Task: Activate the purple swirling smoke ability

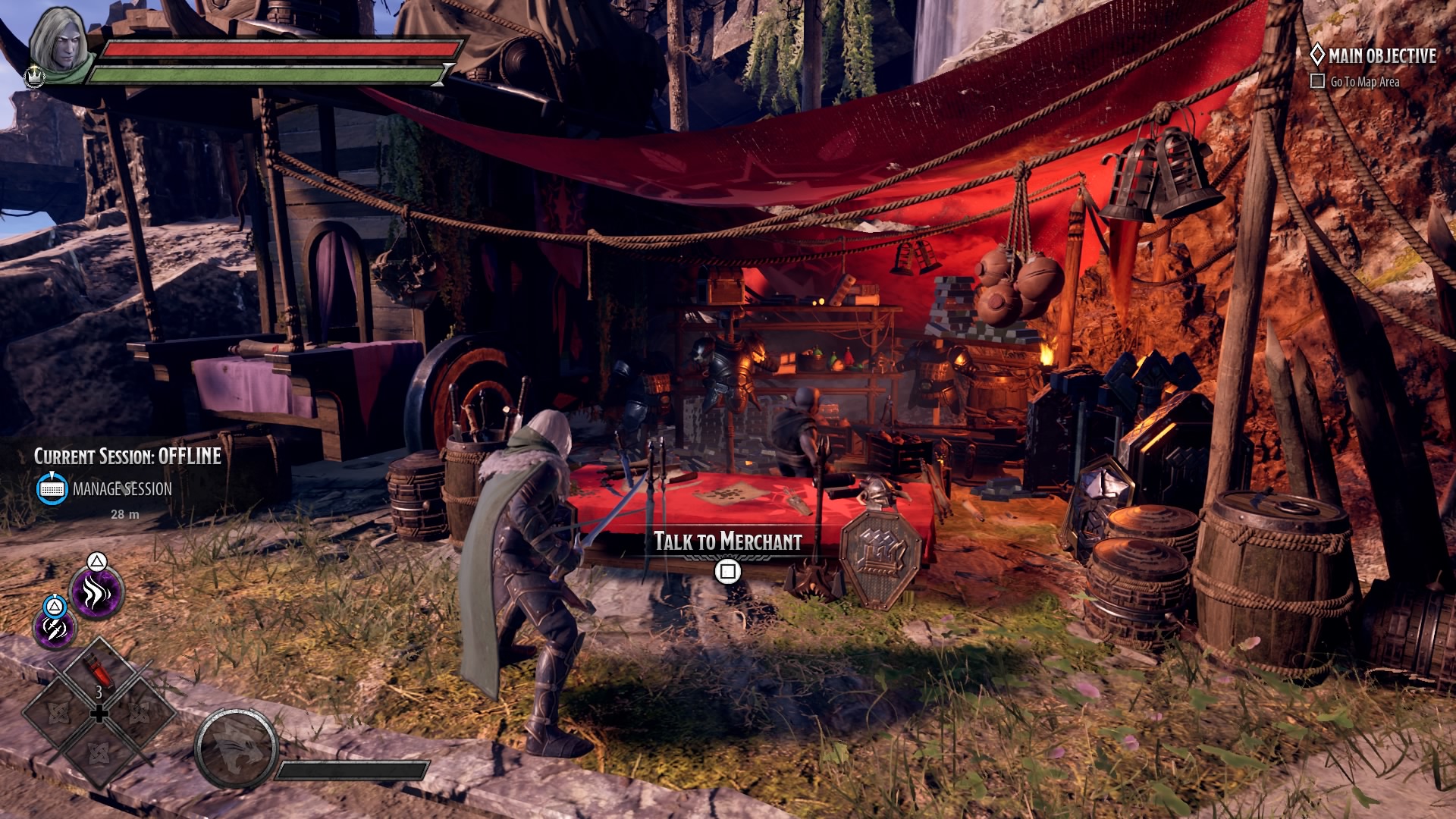Action: point(96,592)
